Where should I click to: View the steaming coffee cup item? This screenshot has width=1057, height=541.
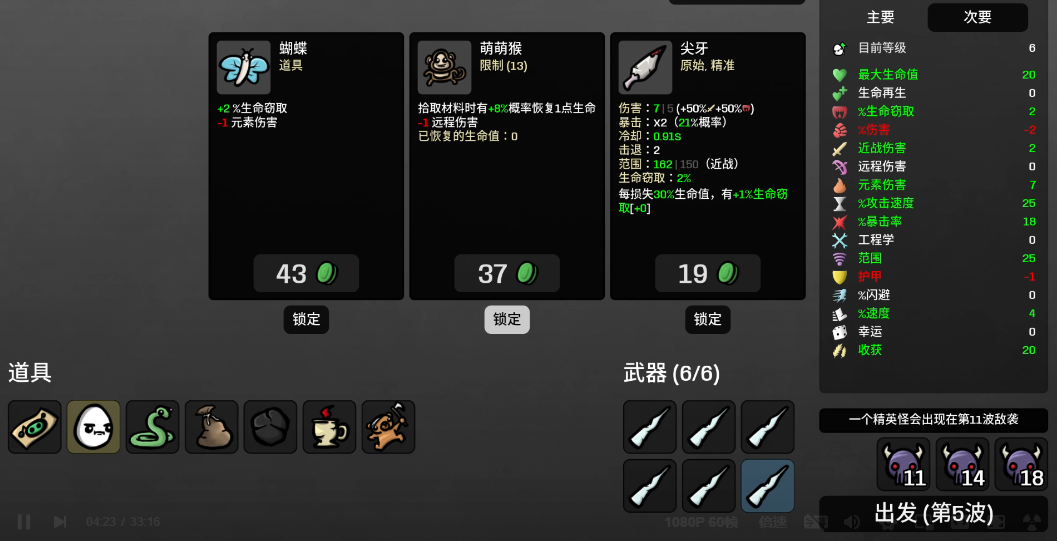[330, 427]
